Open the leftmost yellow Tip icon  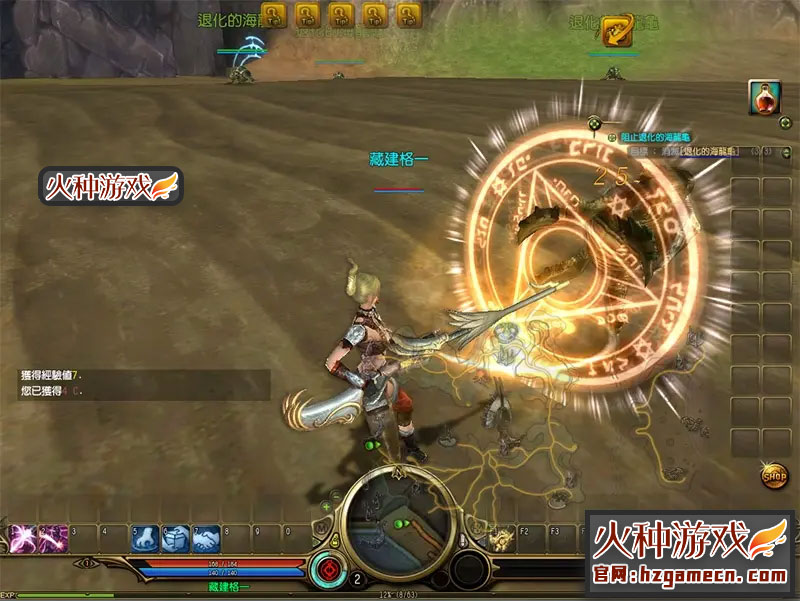coord(274,14)
